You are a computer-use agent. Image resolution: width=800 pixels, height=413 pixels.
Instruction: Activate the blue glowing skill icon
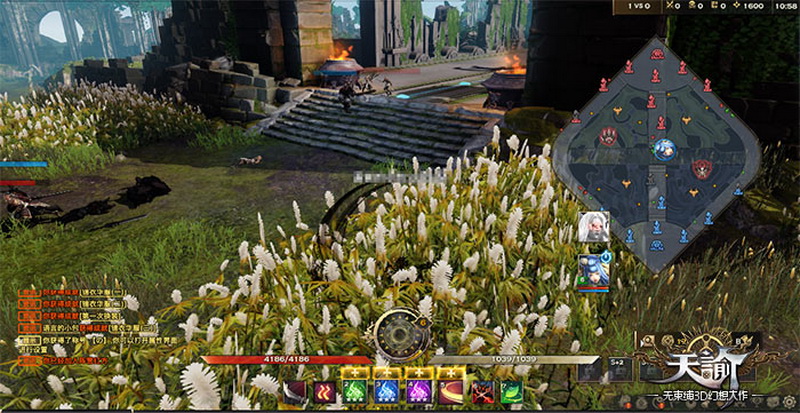[x=386, y=392]
